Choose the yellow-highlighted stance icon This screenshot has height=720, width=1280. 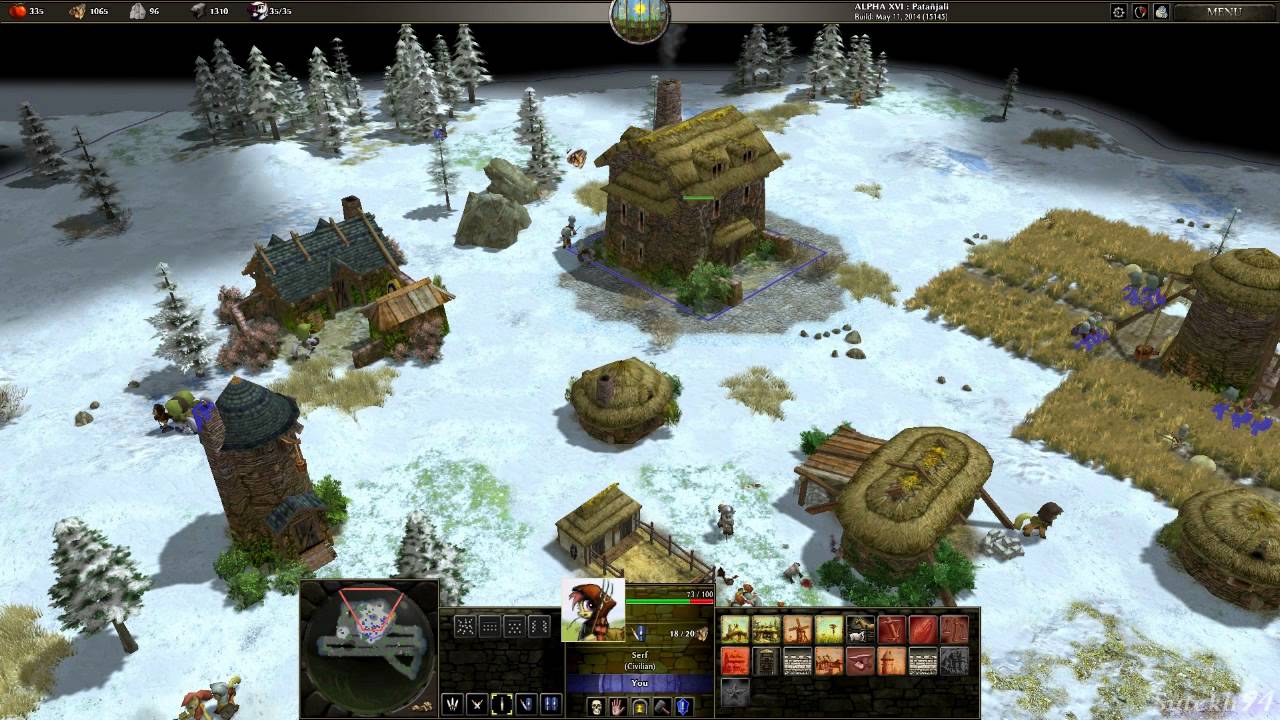point(500,705)
